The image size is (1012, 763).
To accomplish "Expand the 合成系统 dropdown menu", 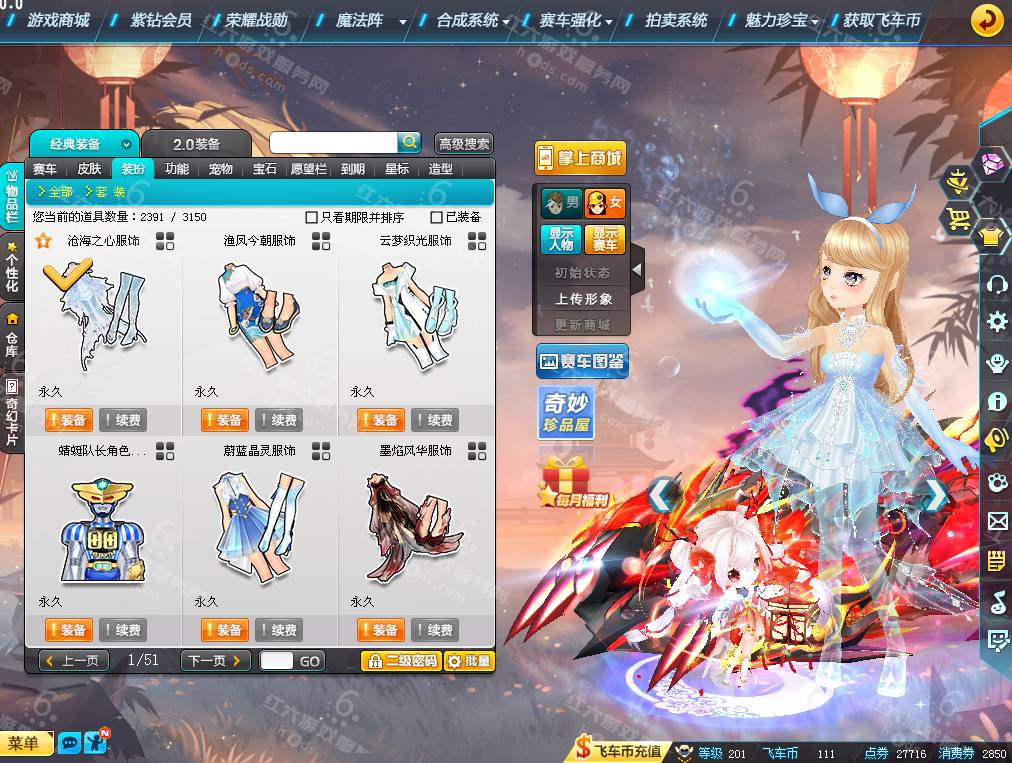I will pyautogui.click(x=473, y=20).
